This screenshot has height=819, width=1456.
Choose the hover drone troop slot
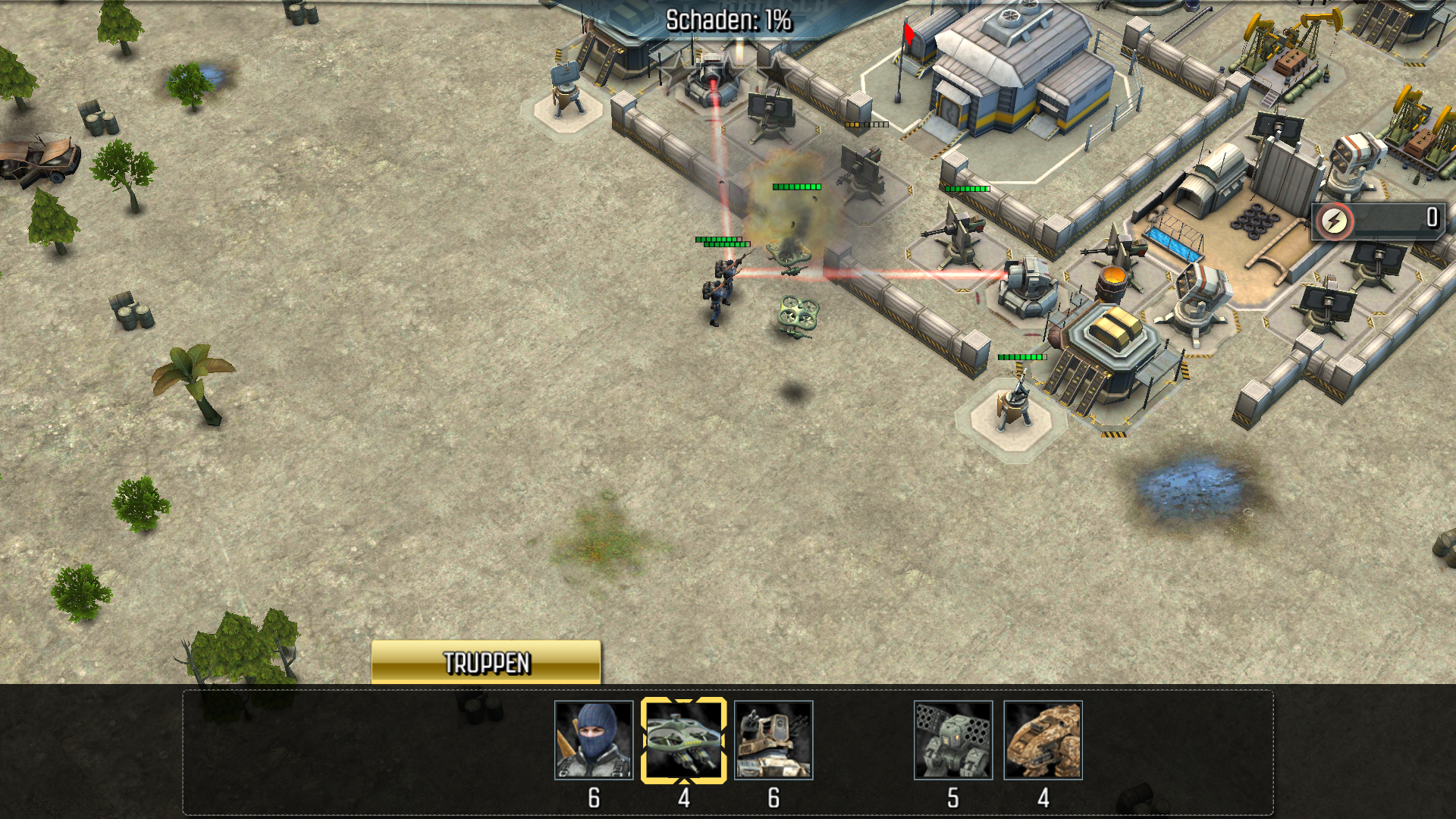pyautogui.click(x=683, y=740)
